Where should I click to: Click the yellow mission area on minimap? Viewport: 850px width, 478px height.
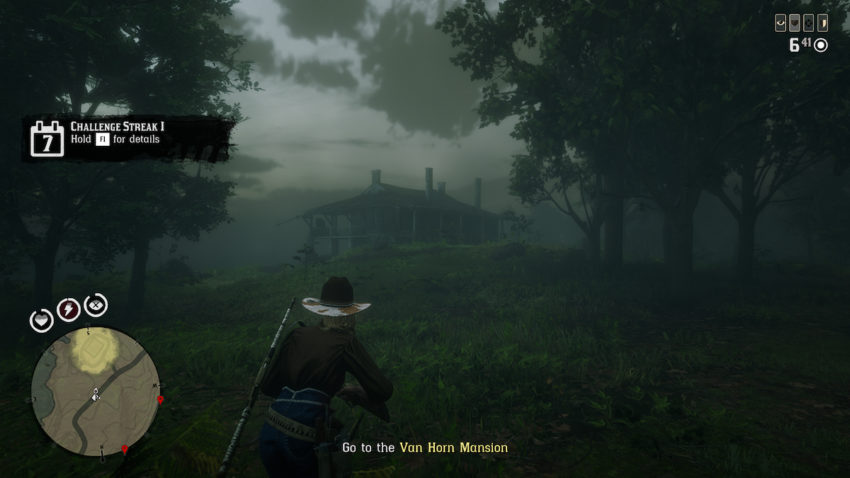click(x=94, y=350)
